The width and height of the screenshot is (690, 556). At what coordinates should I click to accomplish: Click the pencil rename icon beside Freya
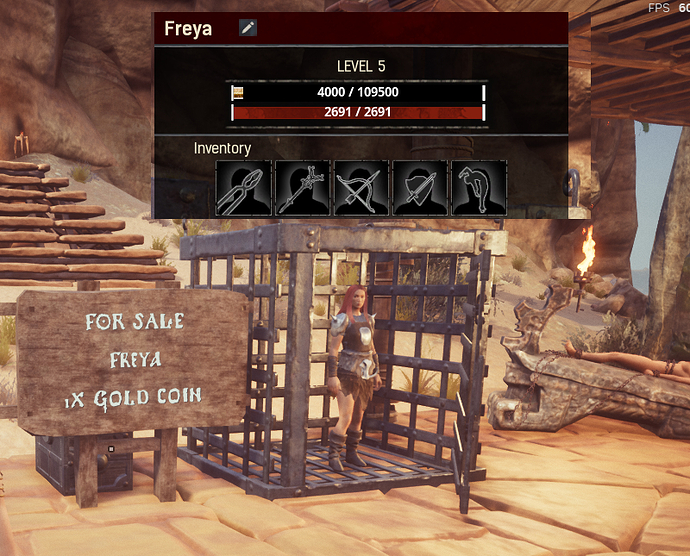[248, 28]
